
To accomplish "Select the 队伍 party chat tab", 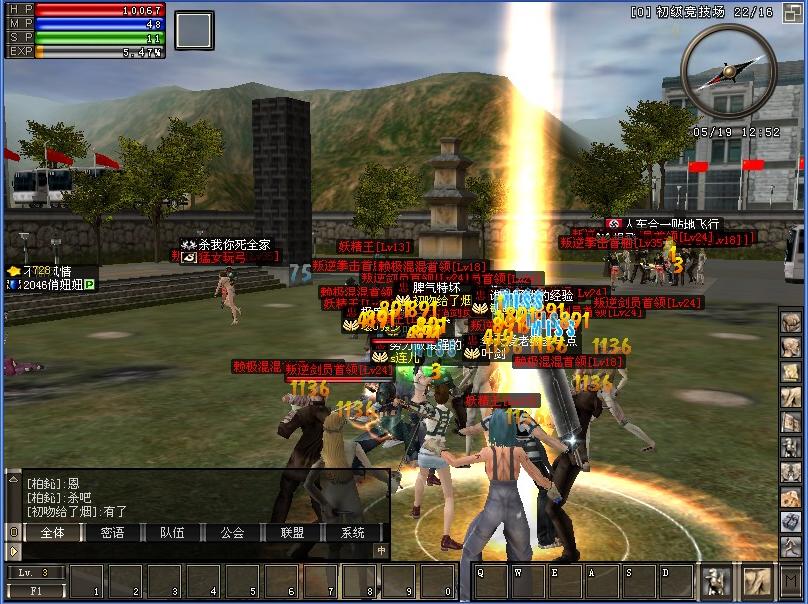I will pos(172,533).
